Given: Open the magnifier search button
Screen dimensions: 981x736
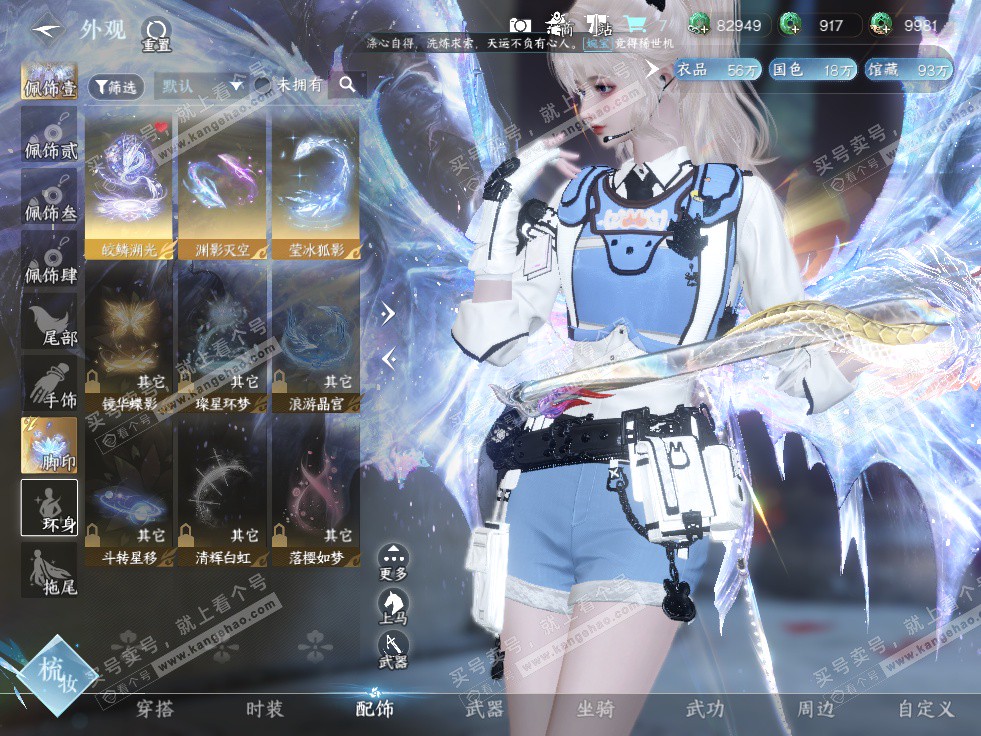Looking at the screenshot, I should click(x=347, y=86).
